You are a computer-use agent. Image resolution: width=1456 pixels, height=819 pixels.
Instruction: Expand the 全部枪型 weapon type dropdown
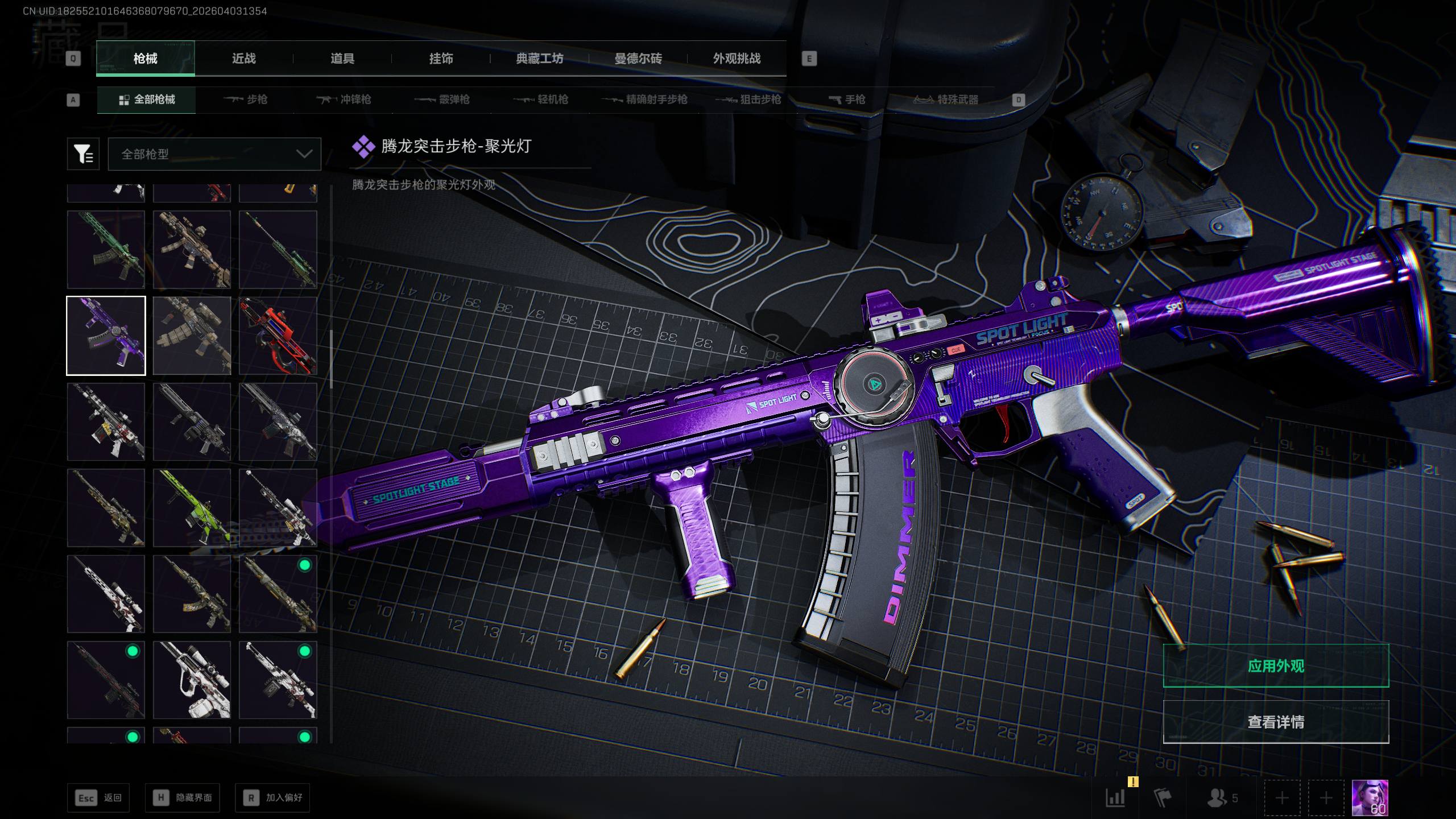pos(214,154)
